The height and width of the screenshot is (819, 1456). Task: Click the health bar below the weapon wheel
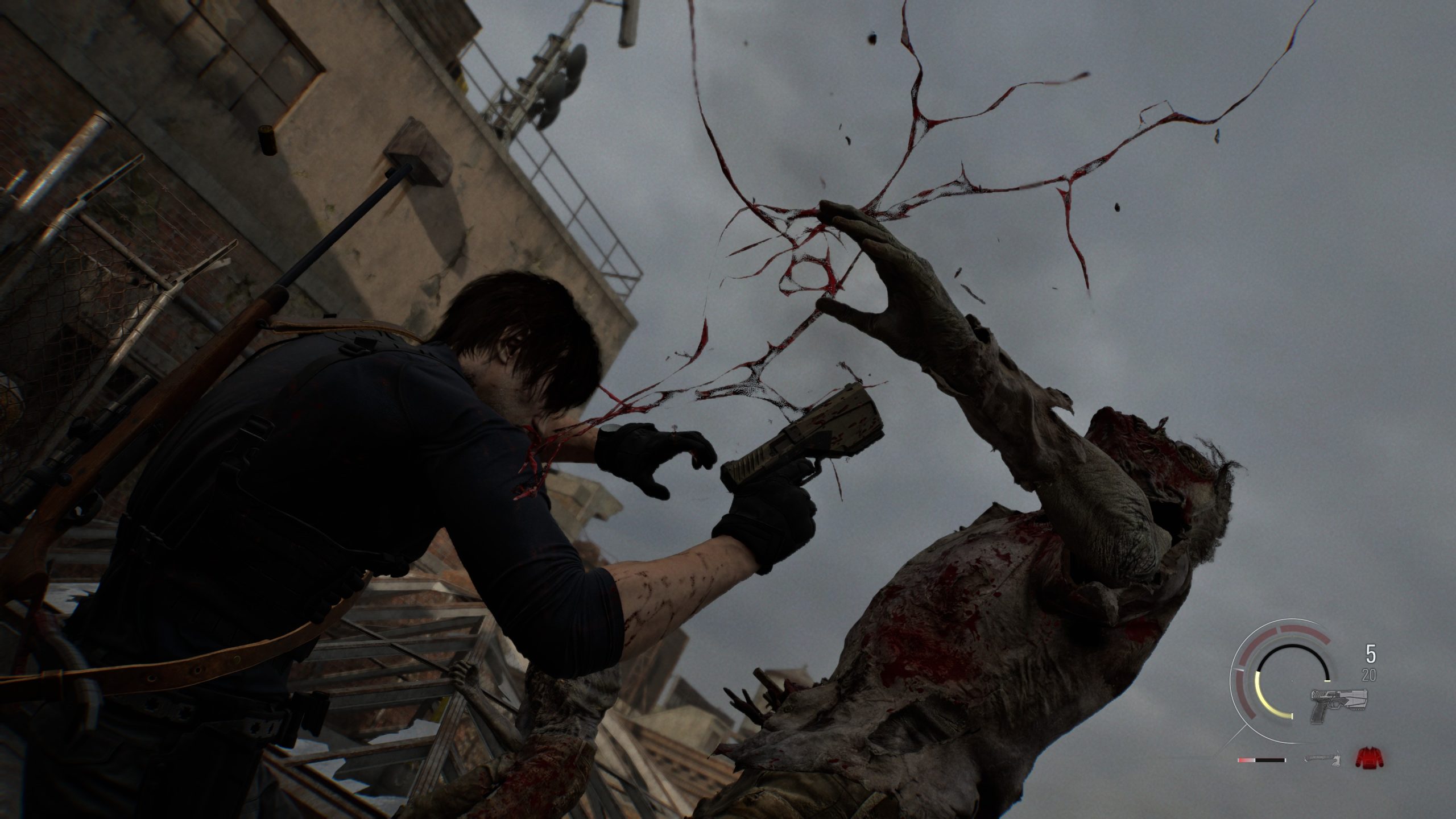(x=1261, y=760)
